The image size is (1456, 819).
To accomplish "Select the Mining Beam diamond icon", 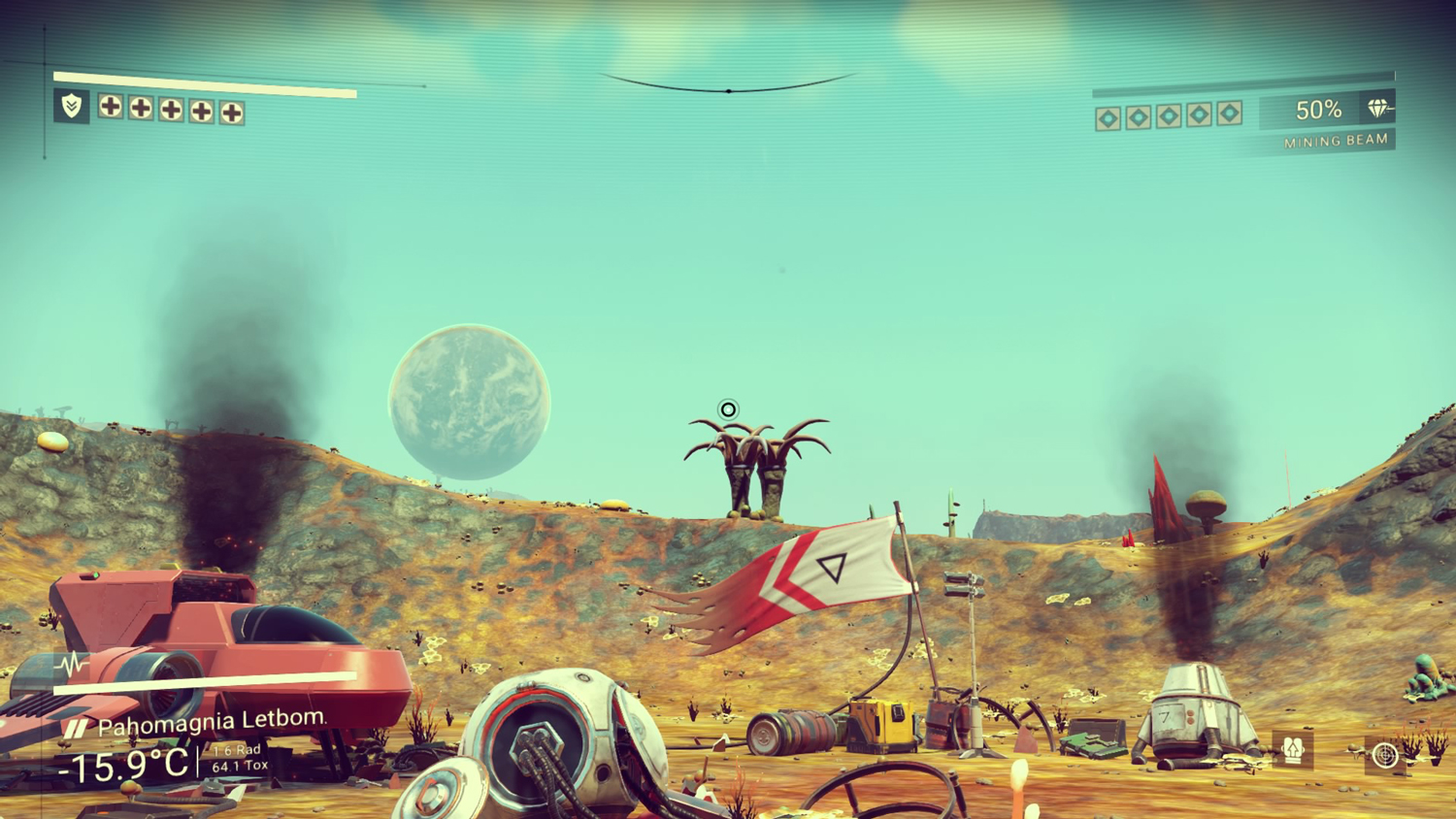I will point(1377,109).
